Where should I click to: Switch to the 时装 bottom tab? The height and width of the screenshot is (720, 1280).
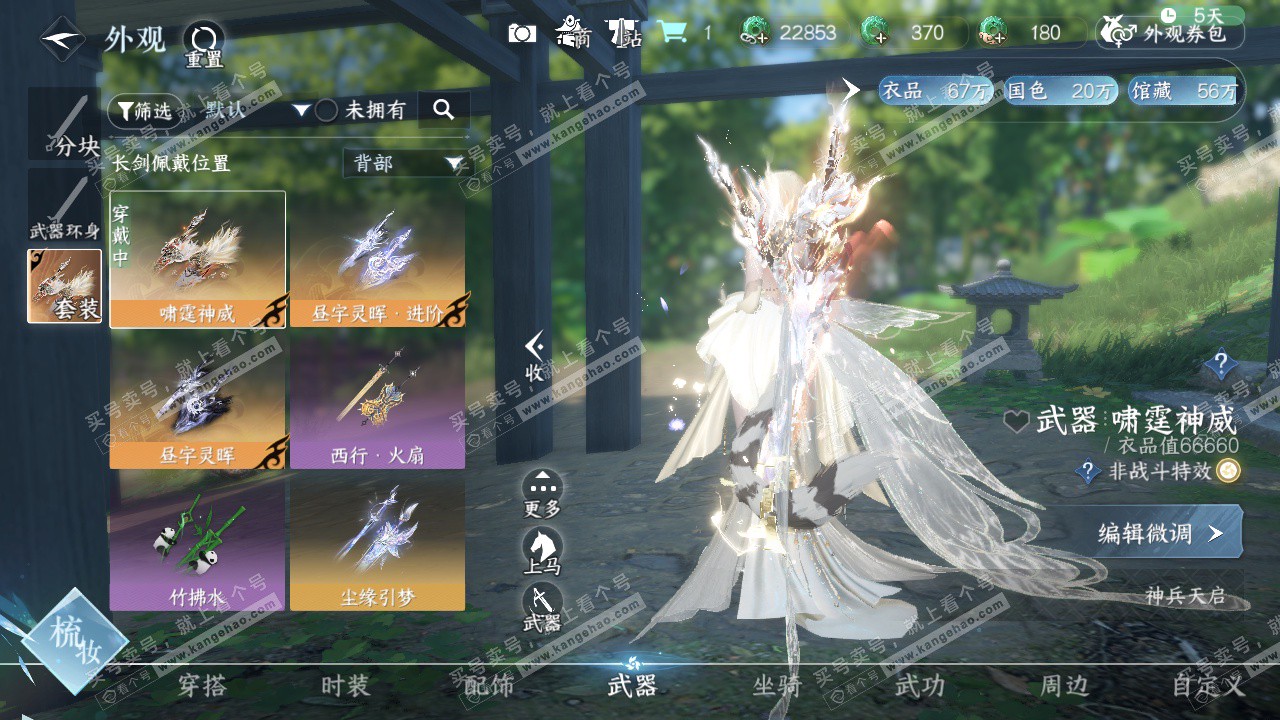coord(346,686)
